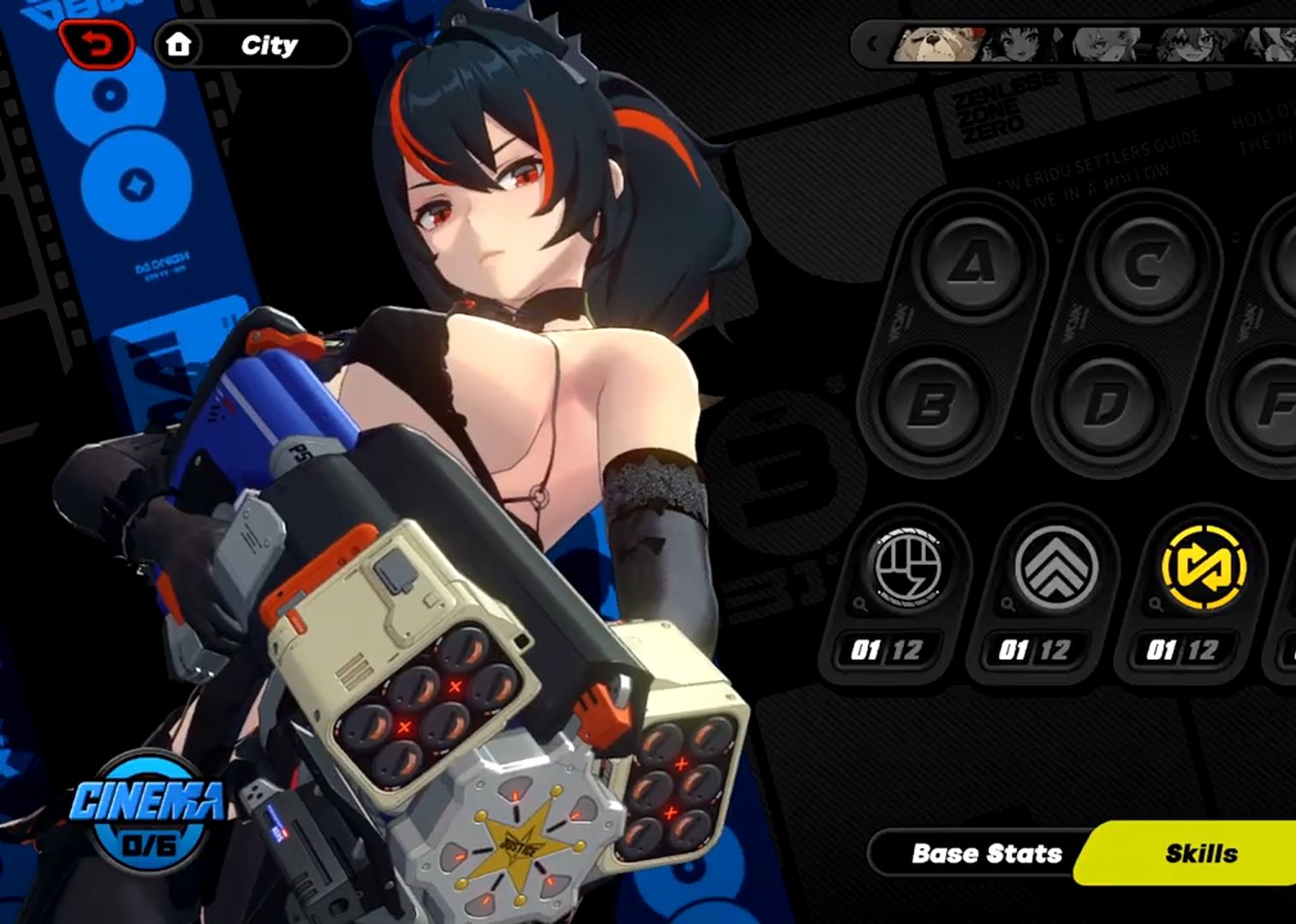Click the left arrow on the agent list
The image size is (1296, 924).
(x=873, y=44)
